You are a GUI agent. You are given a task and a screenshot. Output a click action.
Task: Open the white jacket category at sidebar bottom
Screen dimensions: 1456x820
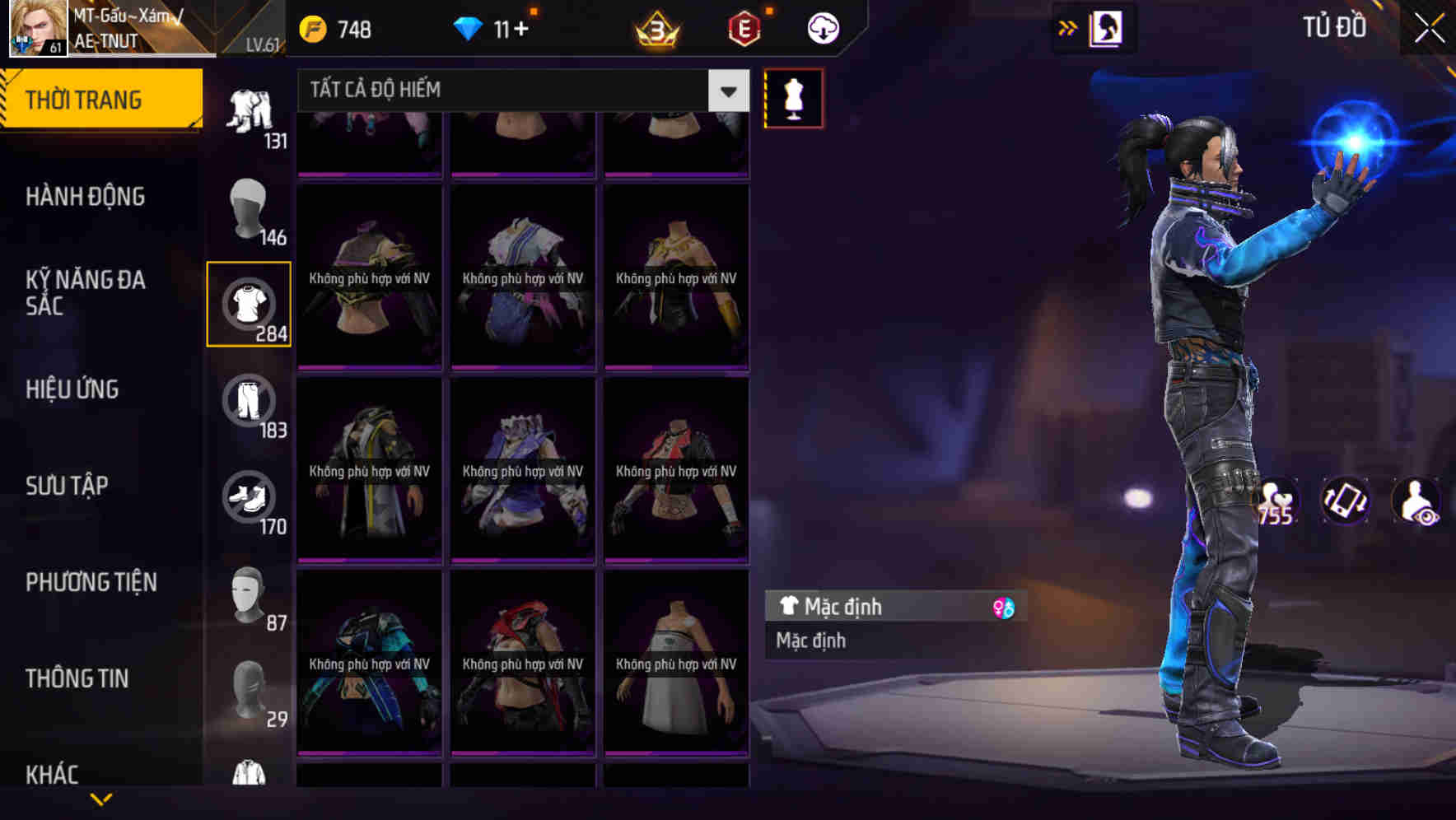click(249, 772)
